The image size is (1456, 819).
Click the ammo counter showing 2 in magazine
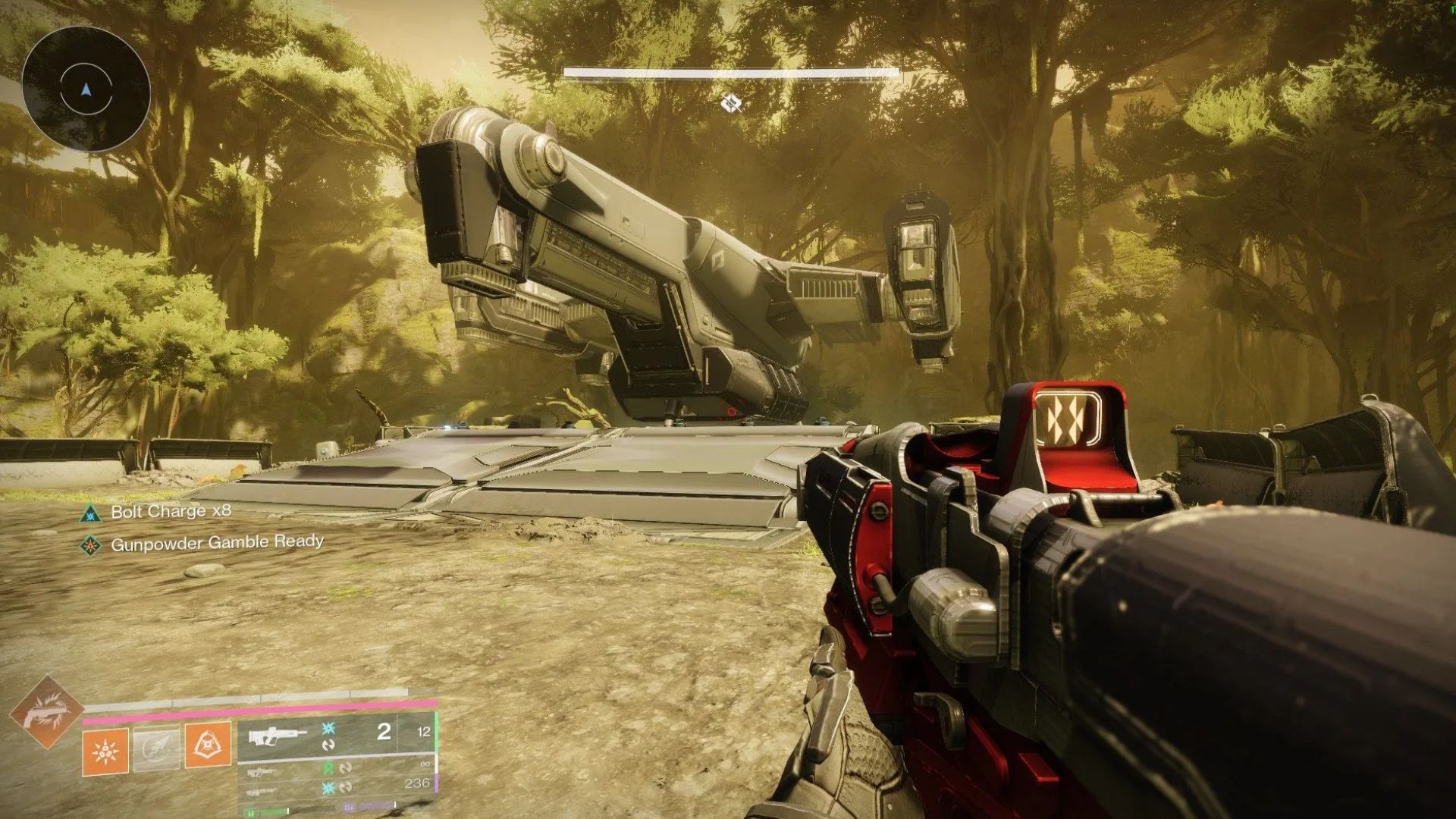[384, 733]
